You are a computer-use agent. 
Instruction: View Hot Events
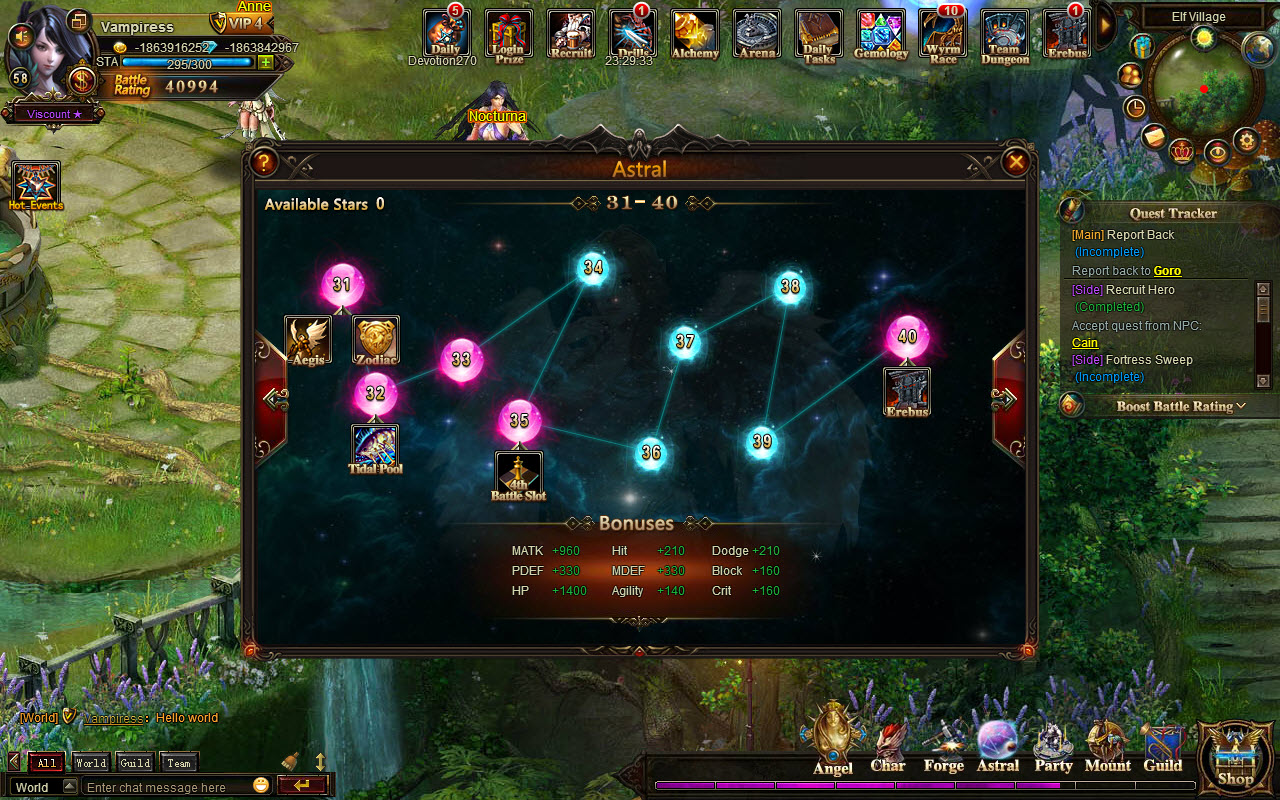[37, 185]
